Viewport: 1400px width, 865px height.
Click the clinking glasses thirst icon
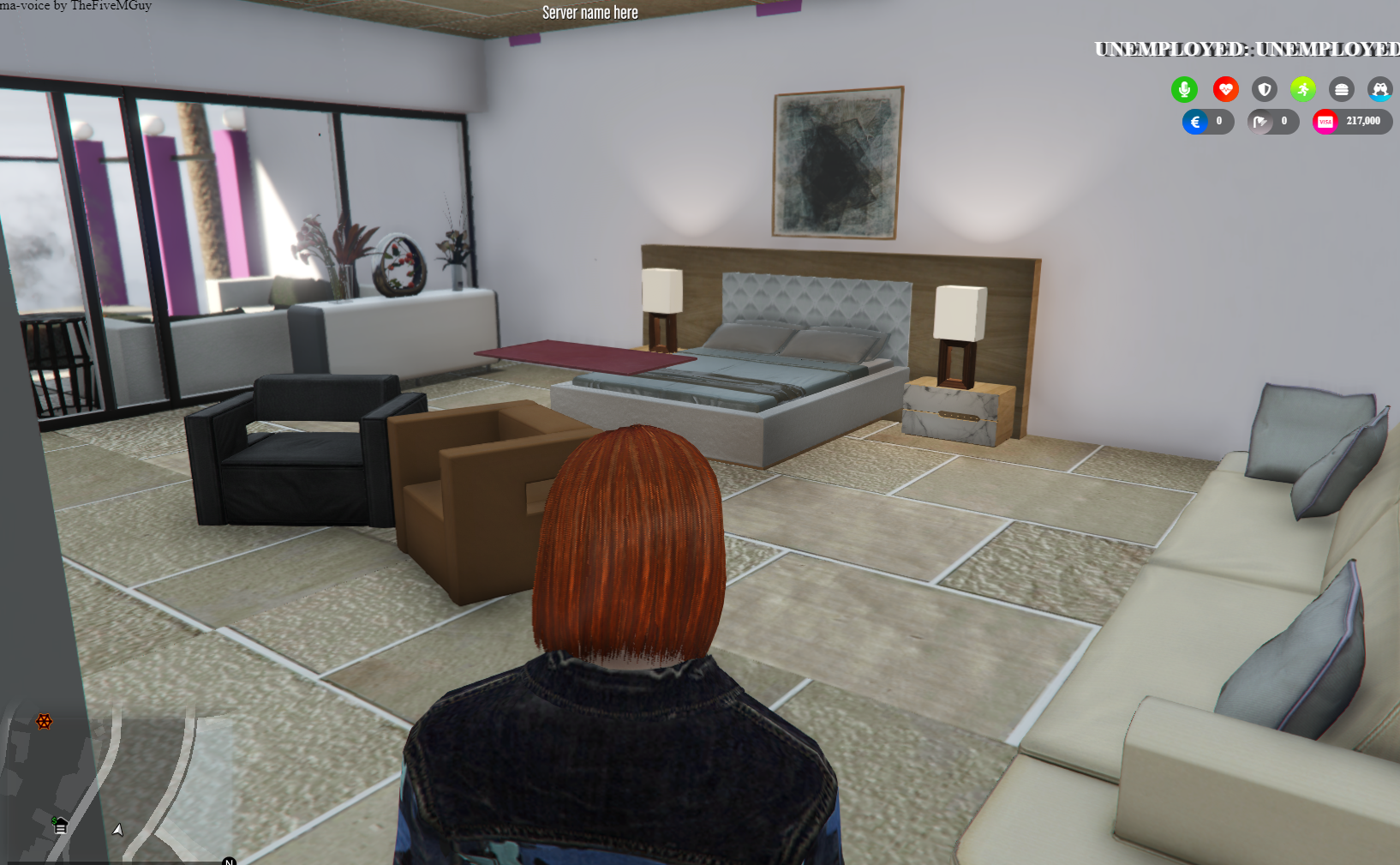tap(1380, 89)
